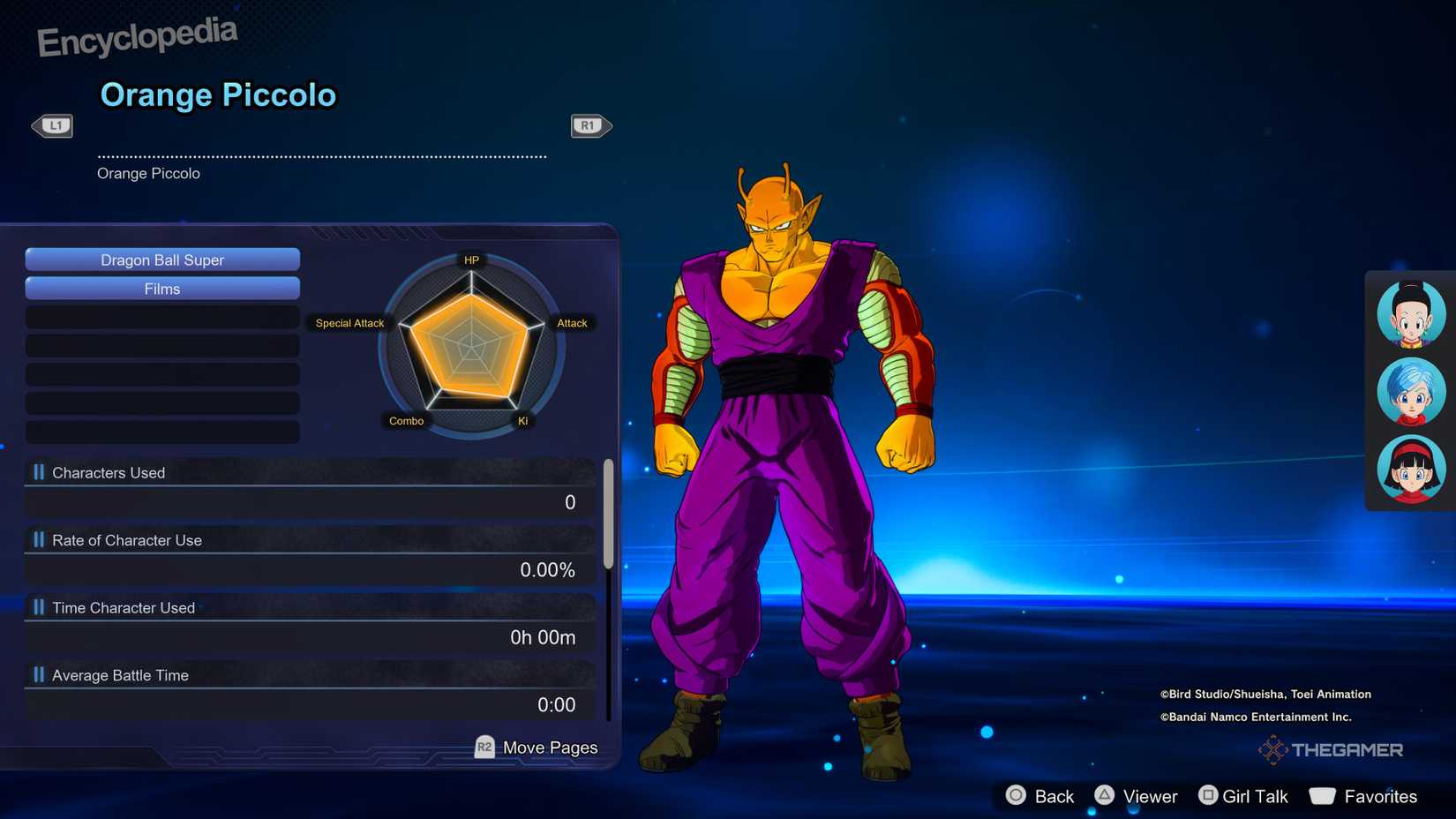The width and height of the screenshot is (1456, 819).
Task: Expand the Time Character Used row
Action: (x=123, y=607)
